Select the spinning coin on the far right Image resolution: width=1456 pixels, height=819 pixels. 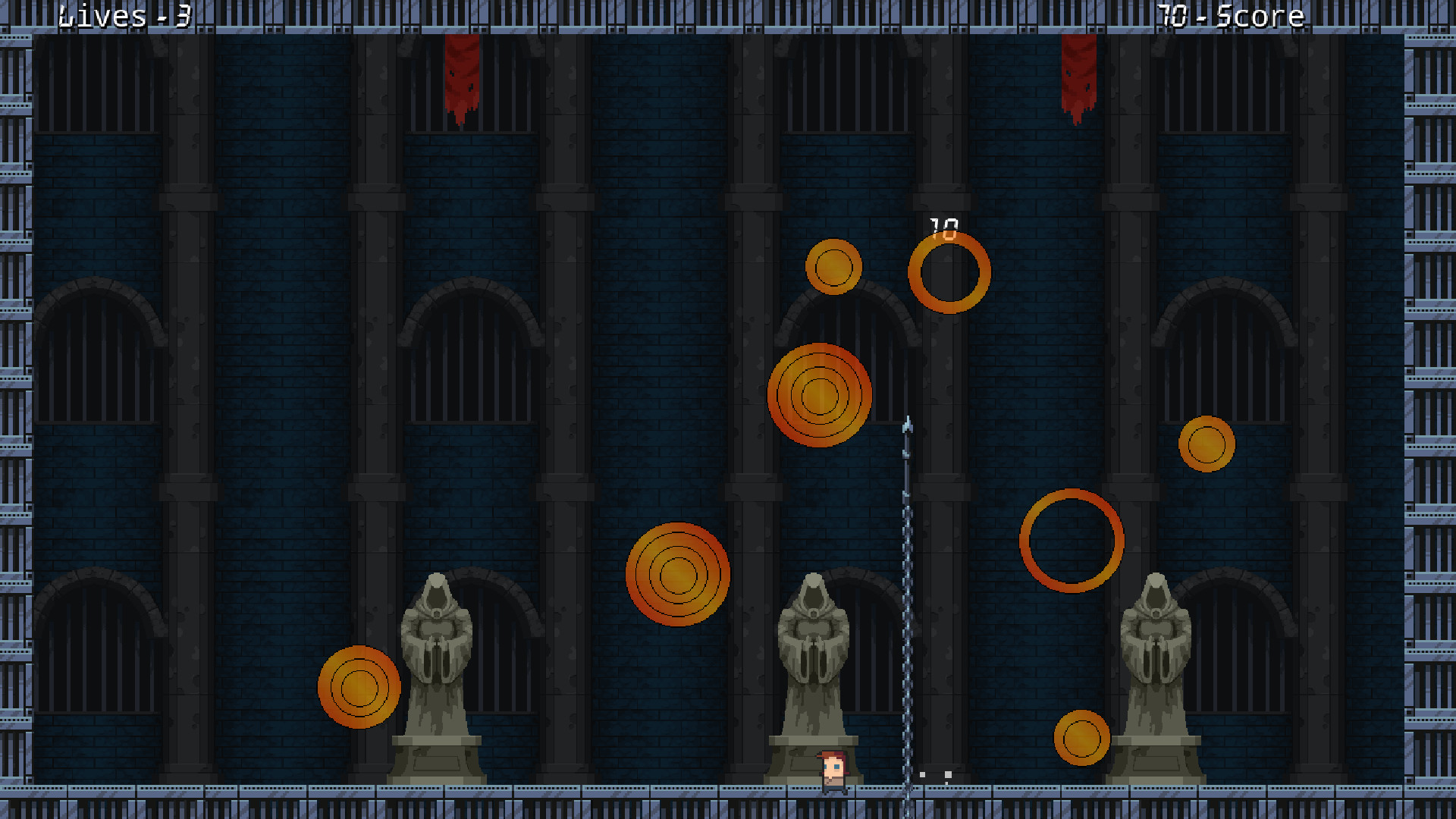point(1207,444)
